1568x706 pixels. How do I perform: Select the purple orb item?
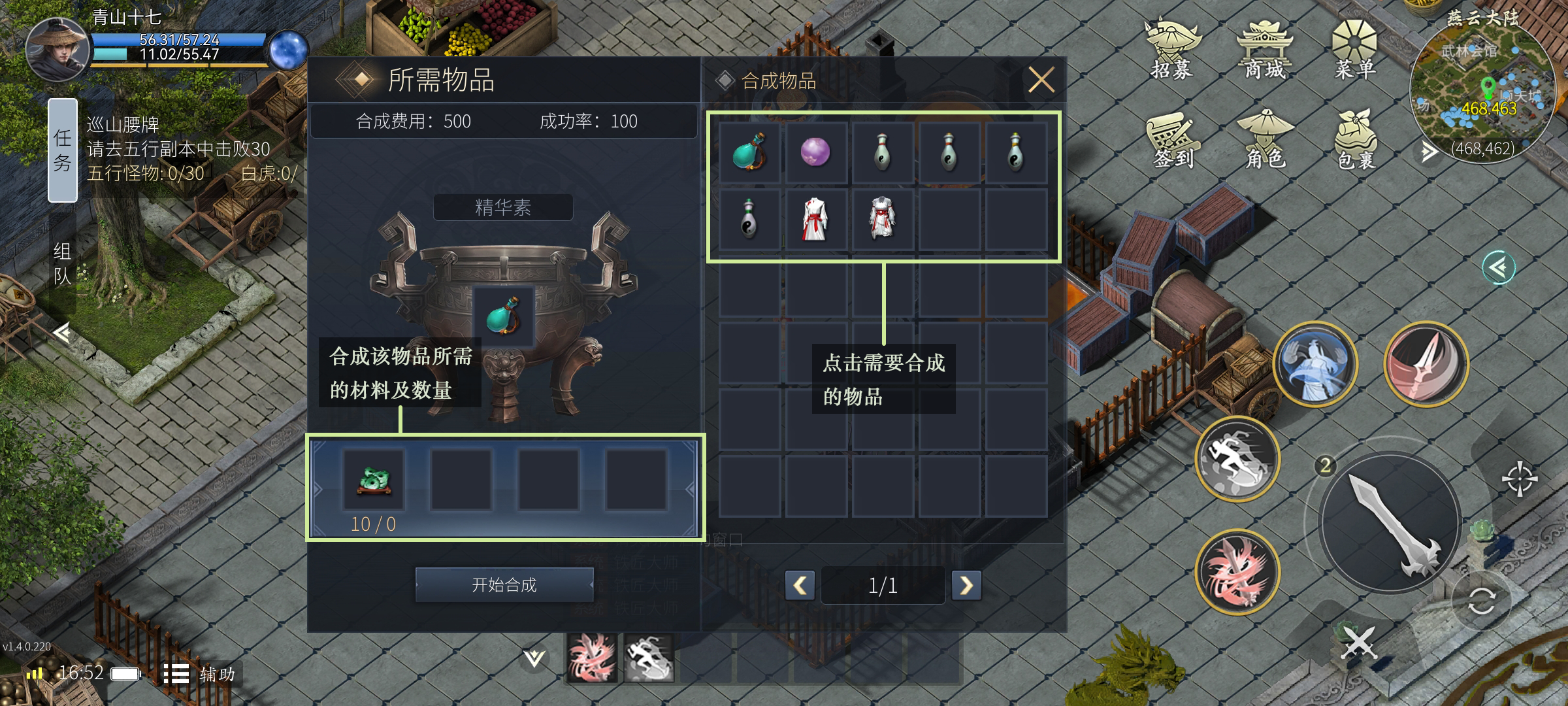815,152
